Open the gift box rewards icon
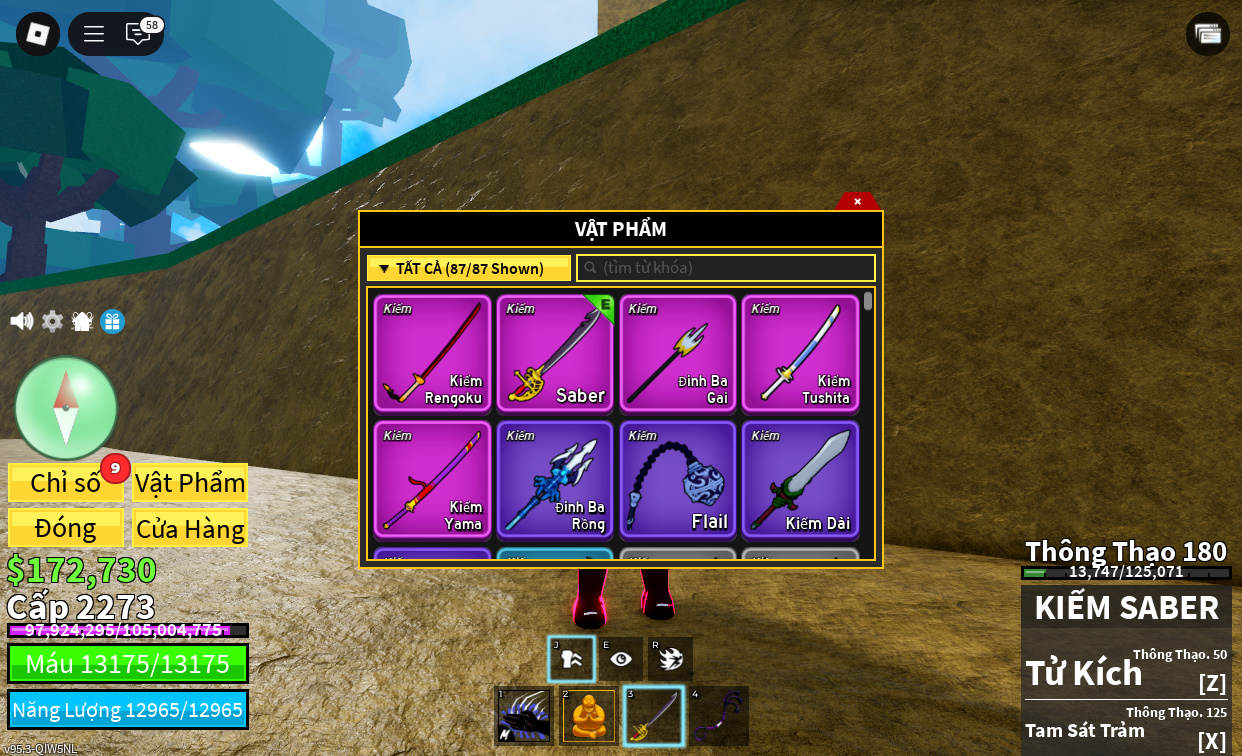 click(x=113, y=321)
